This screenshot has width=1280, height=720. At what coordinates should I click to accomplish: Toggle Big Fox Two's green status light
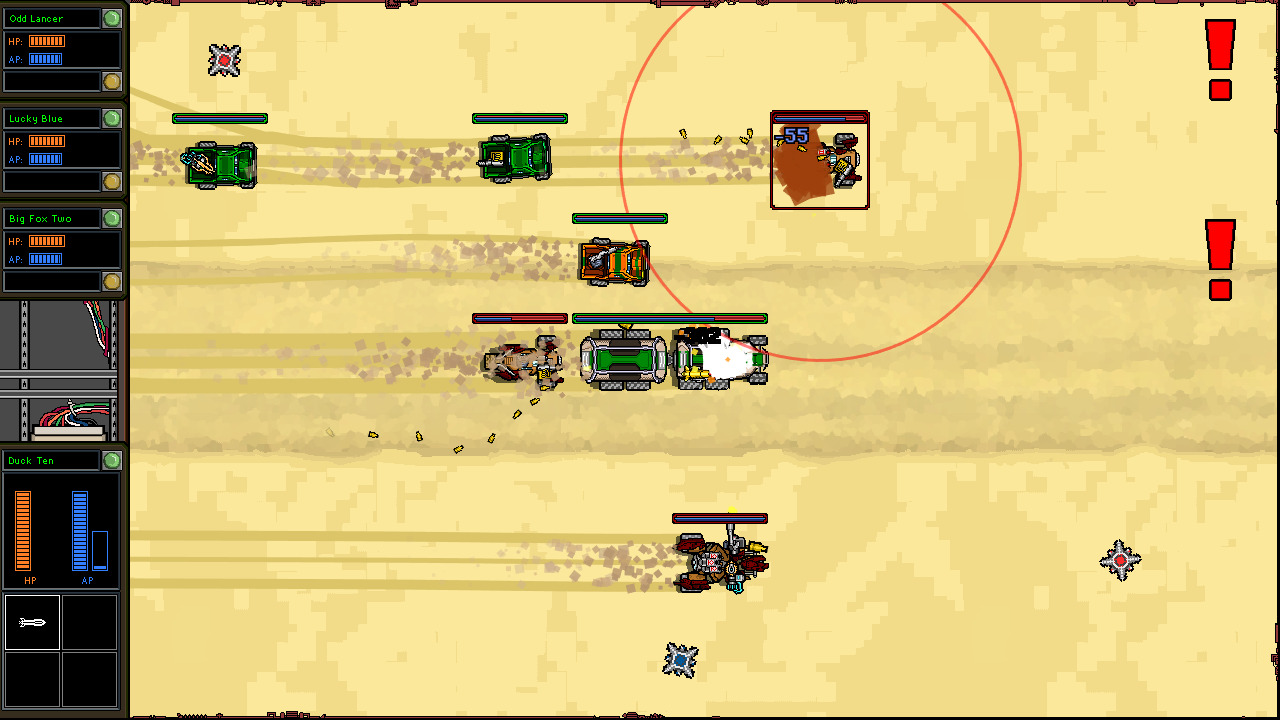click(x=112, y=218)
